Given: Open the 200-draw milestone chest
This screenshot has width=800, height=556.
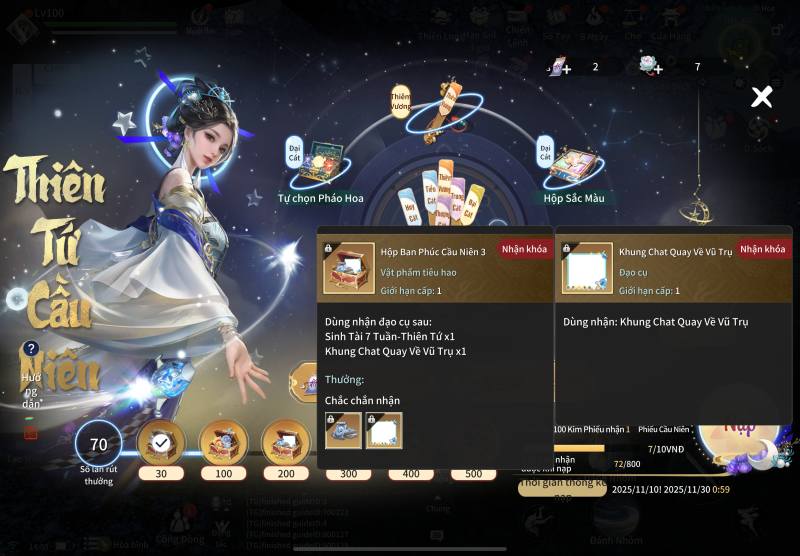Looking at the screenshot, I should (286, 442).
